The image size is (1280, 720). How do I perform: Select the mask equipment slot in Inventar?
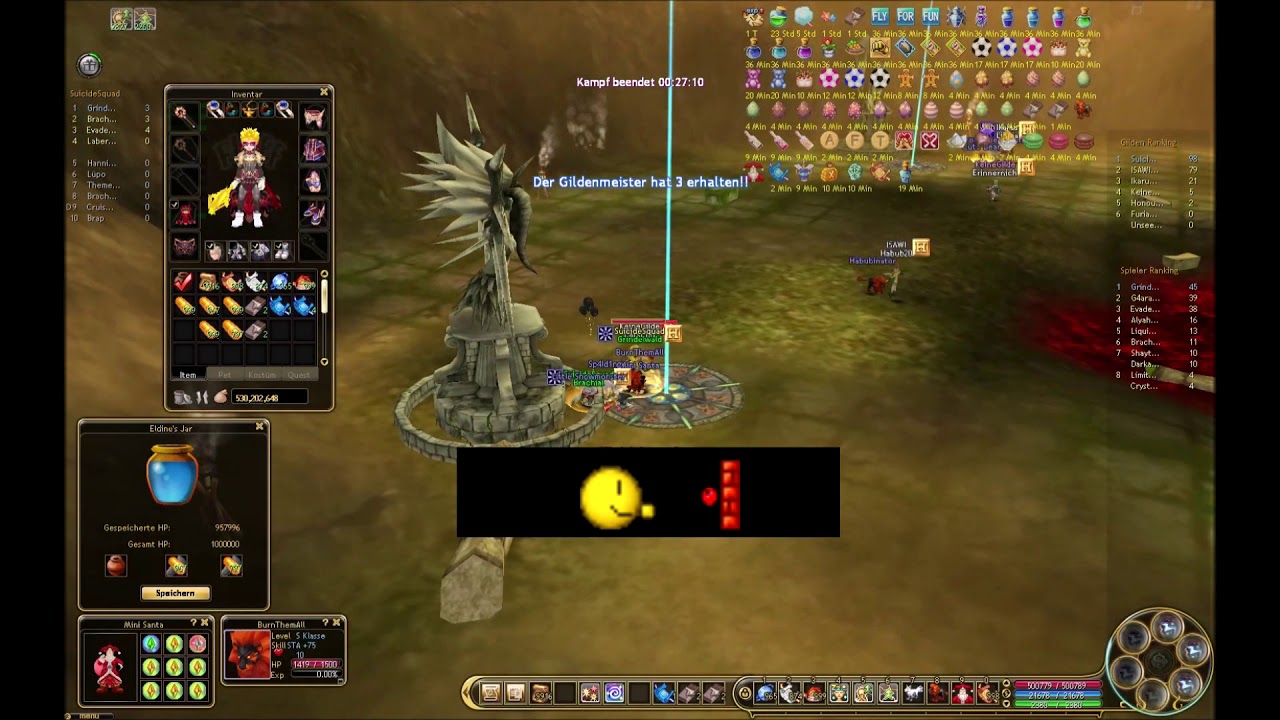pyautogui.click(x=185, y=247)
